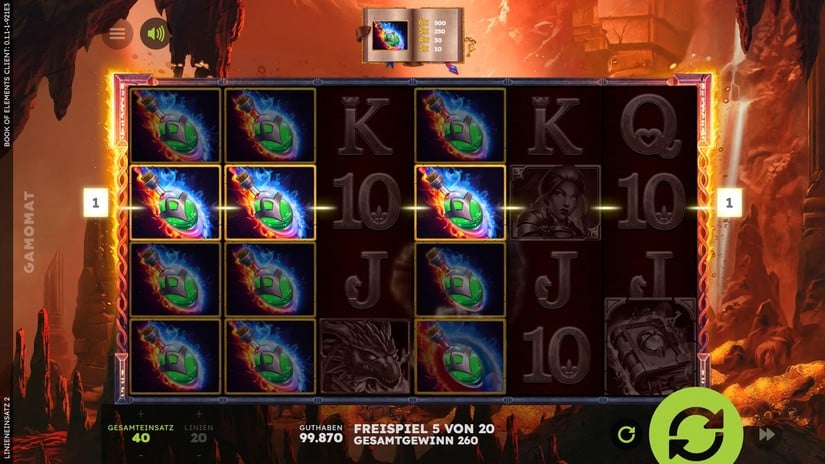Open the hamburger menu

pos(118,34)
